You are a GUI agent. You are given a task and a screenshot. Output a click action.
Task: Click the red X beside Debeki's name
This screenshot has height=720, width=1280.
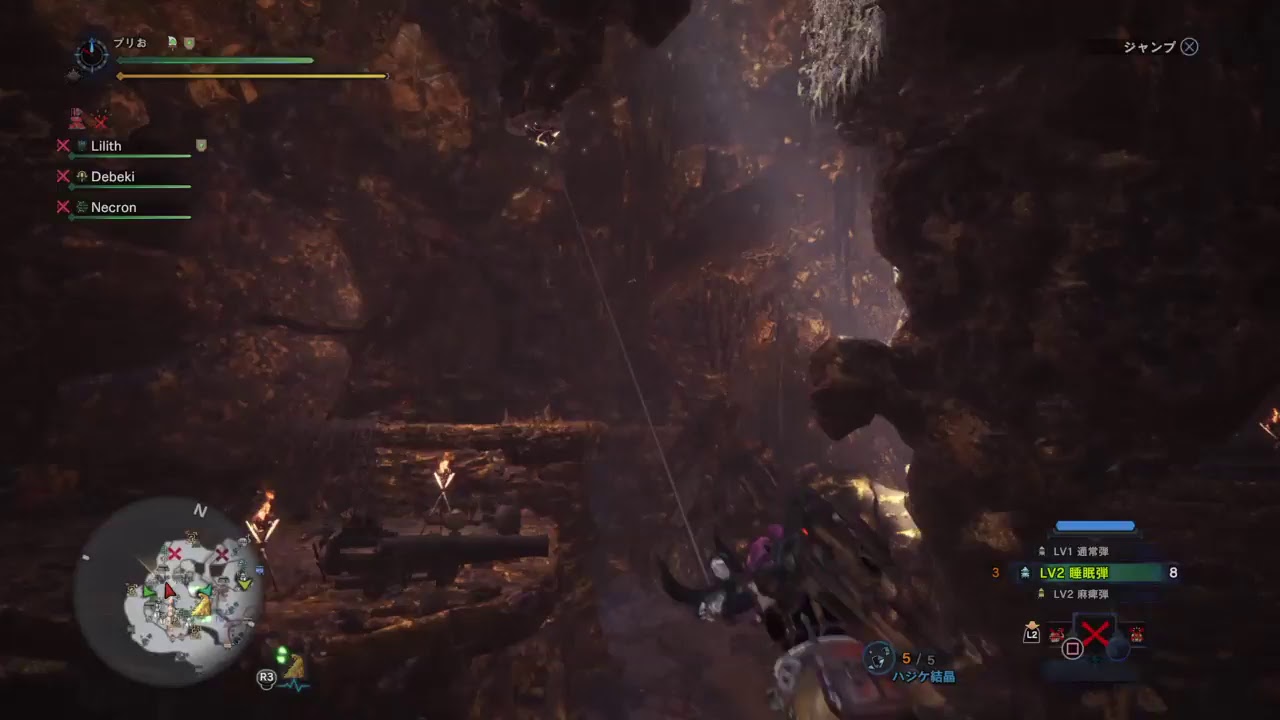coord(64,177)
